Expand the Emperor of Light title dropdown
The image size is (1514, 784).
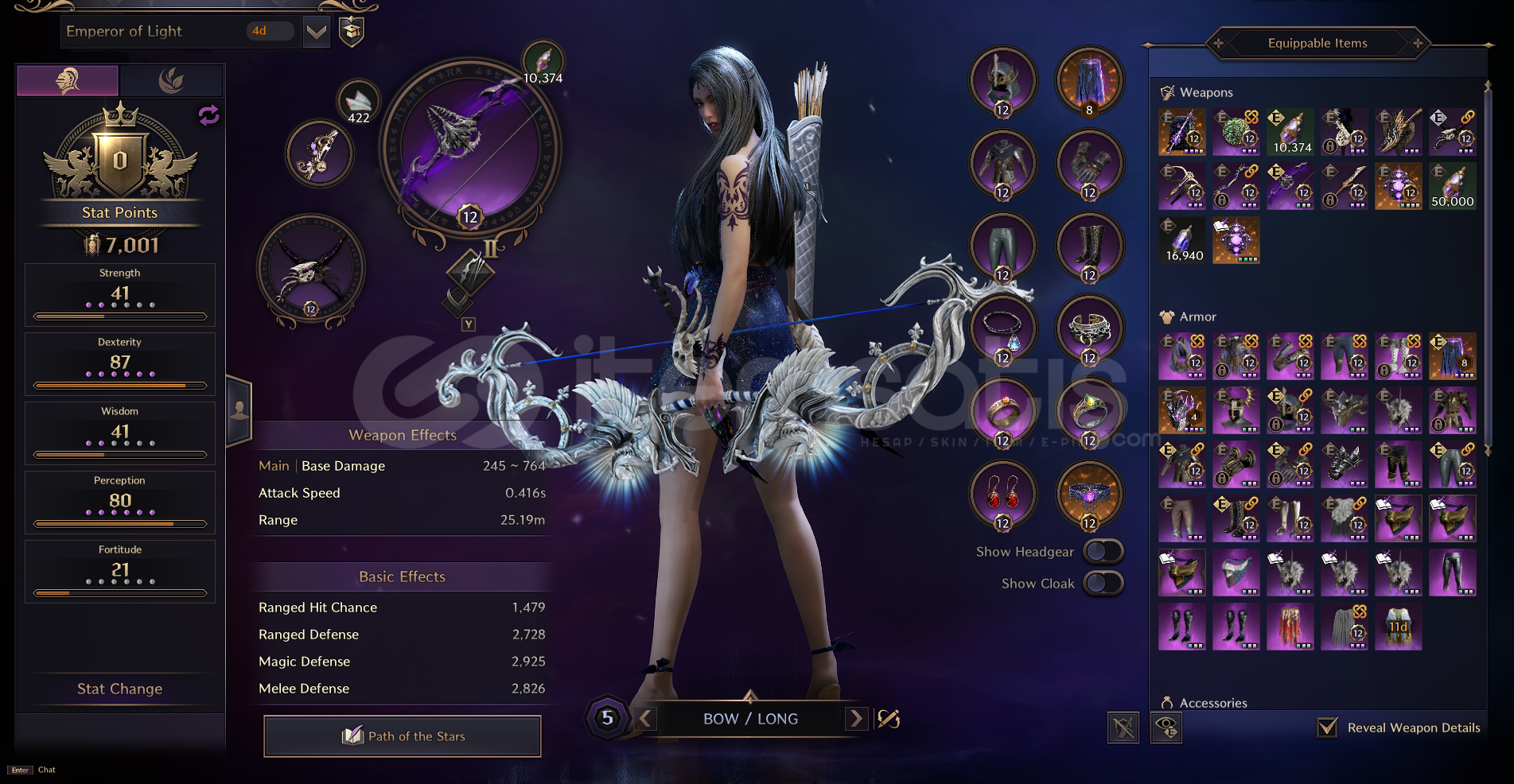coord(317,32)
